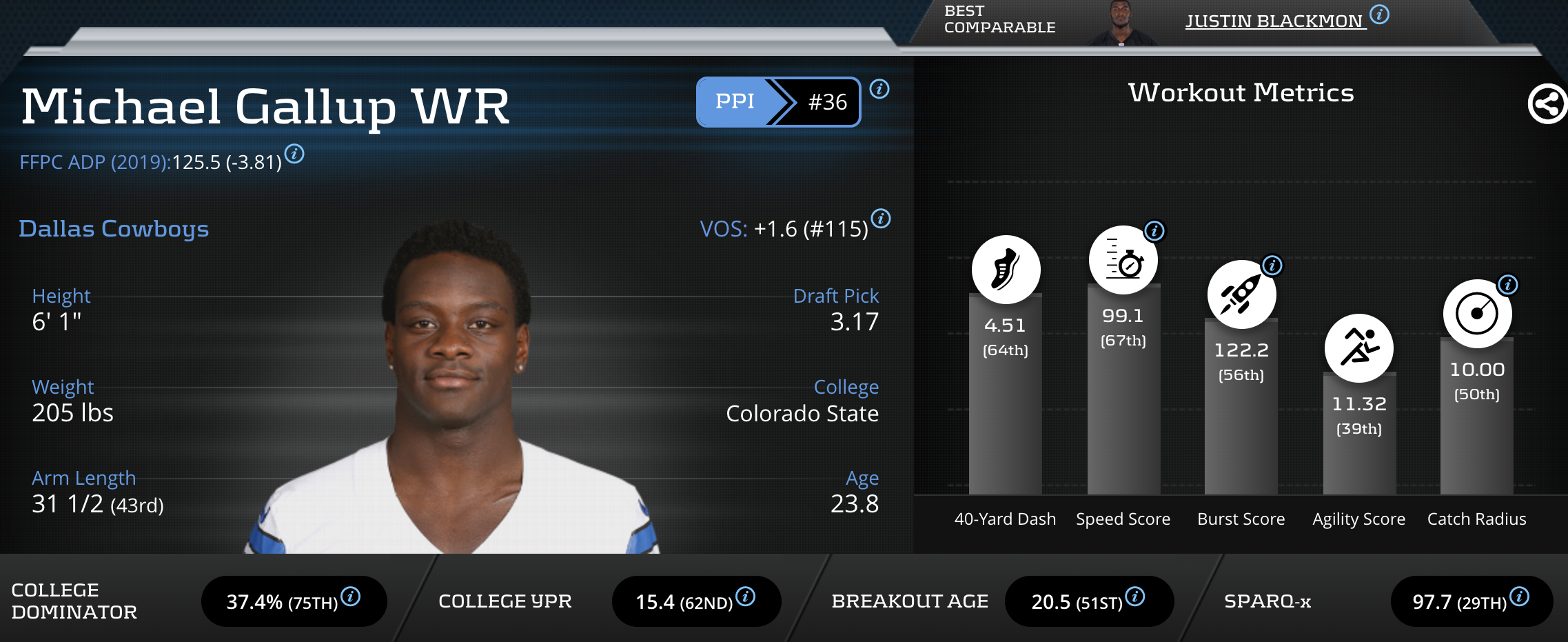Open Burst Score info icon

[1272, 265]
